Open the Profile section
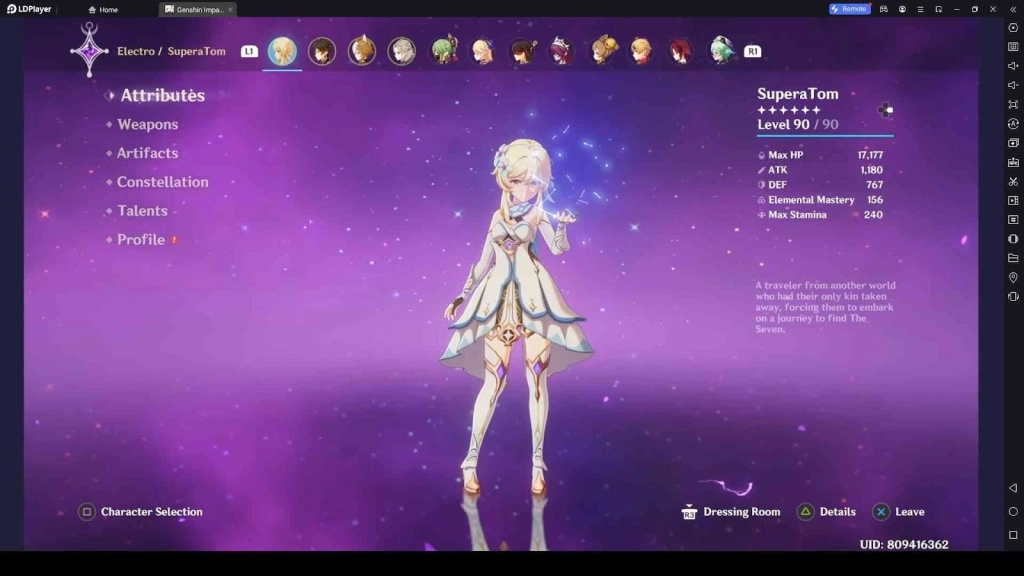Viewport: 1024px width, 576px height. (141, 240)
